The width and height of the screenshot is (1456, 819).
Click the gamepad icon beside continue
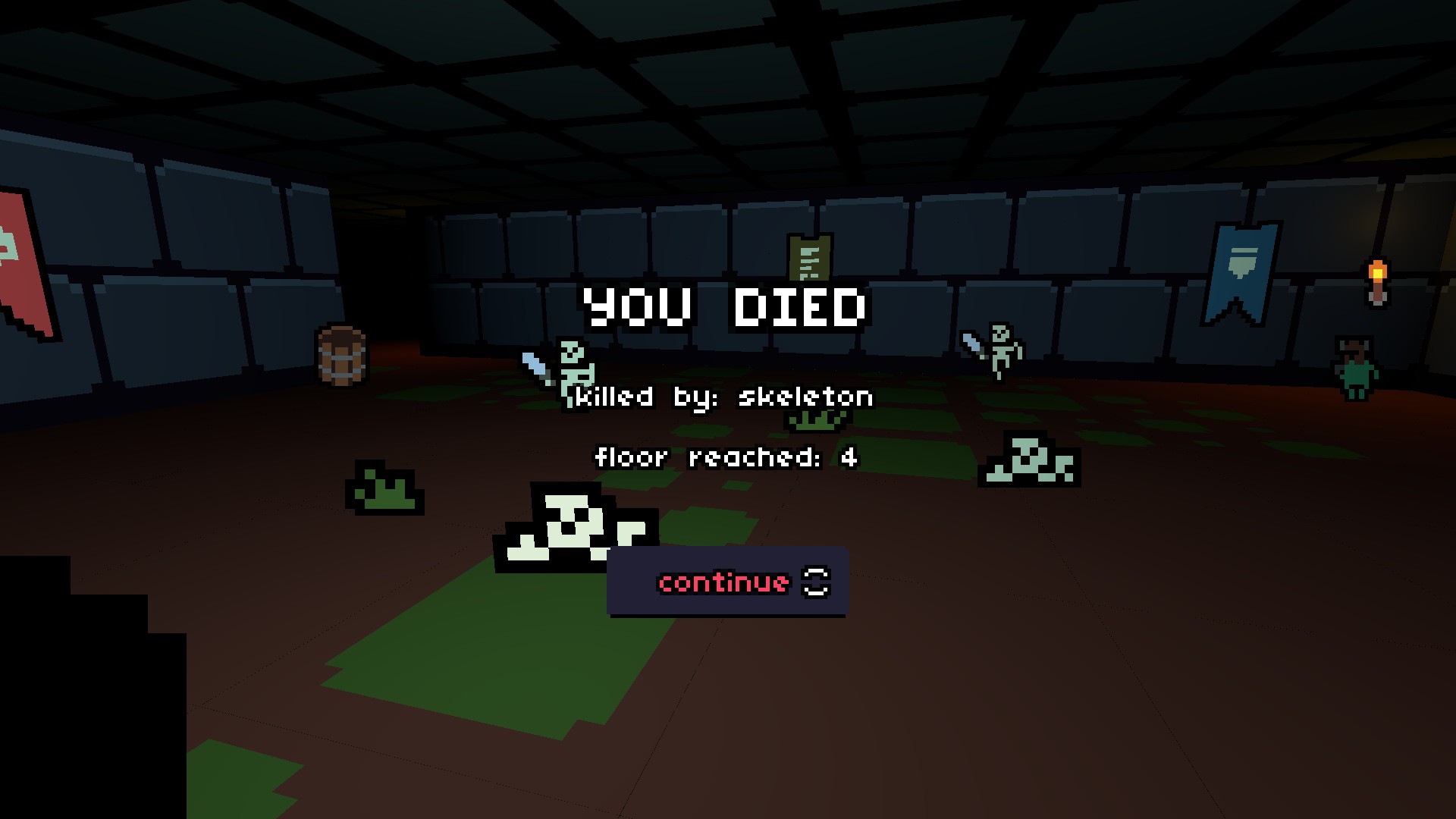tap(814, 582)
